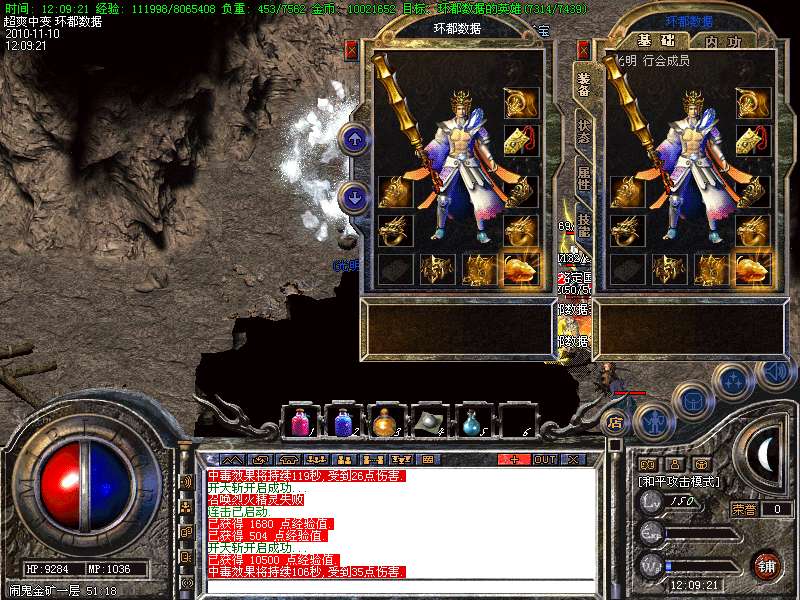Open the 内功 tab

[722, 41]
